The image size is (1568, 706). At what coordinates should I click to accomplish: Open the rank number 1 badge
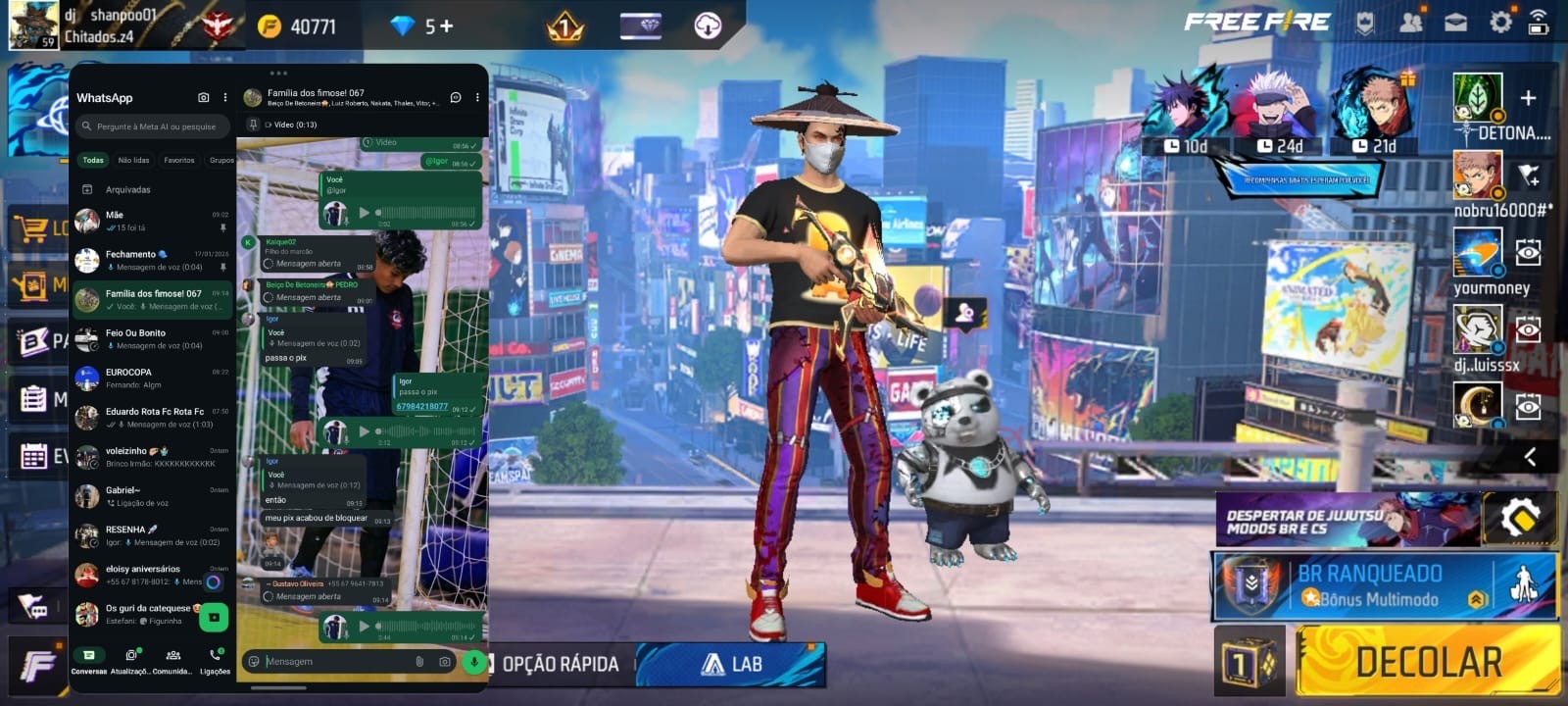point(564,26)
